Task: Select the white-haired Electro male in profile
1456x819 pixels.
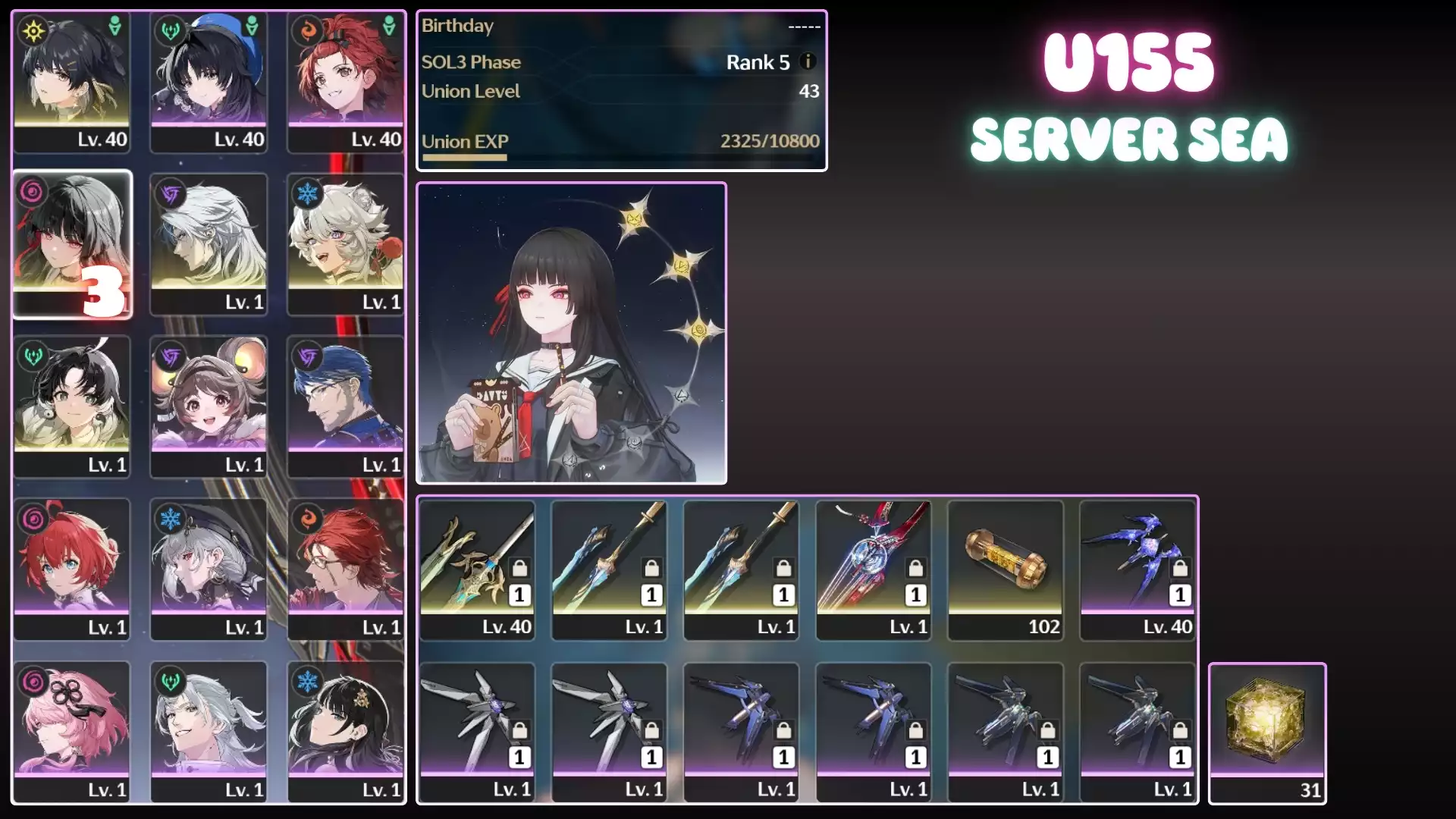Action: tap(209, 244)
